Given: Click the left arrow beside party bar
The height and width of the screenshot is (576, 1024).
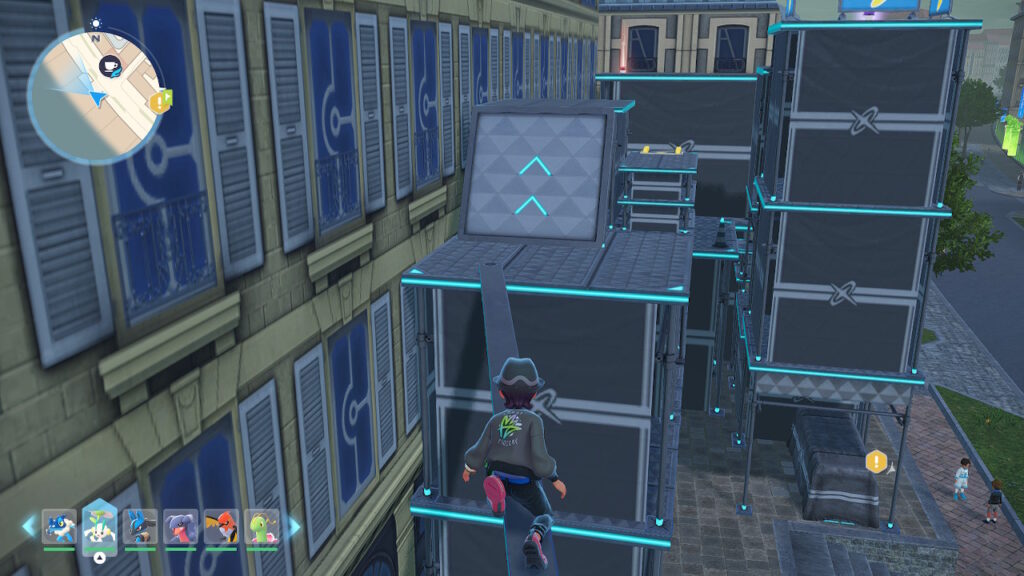Looking at the screenshot, I should coord(28,526).
